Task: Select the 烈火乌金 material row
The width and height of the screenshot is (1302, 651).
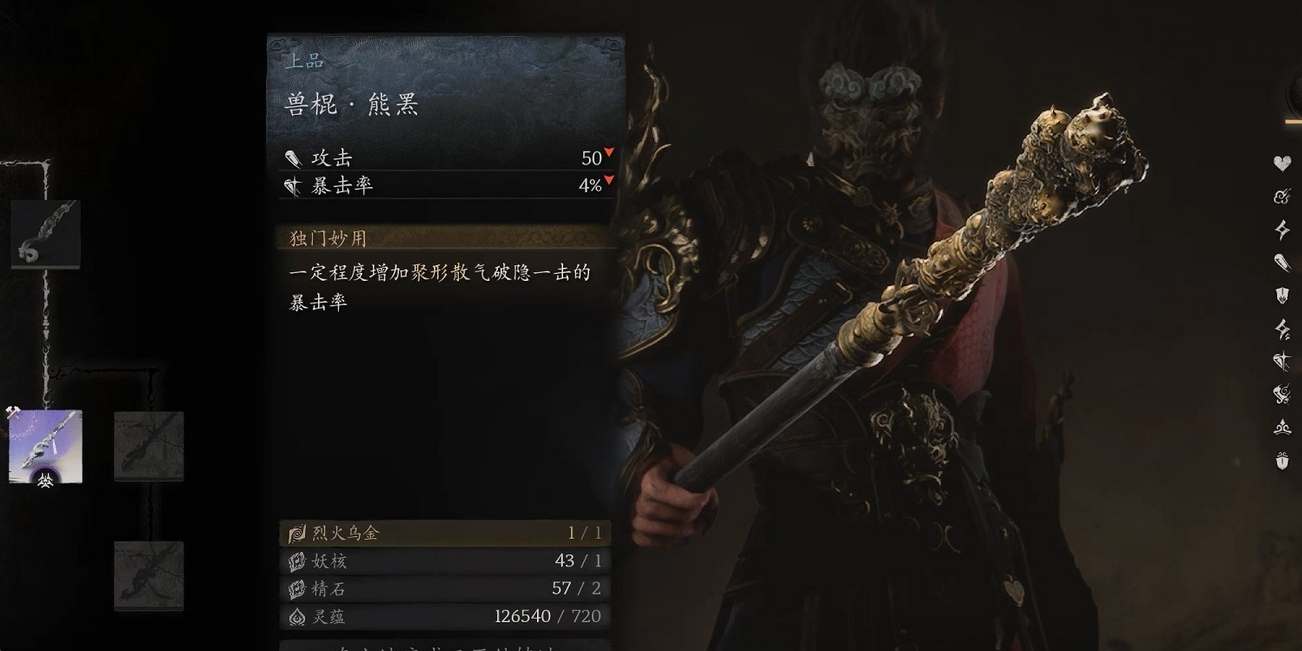Action: tap(445, 533)
